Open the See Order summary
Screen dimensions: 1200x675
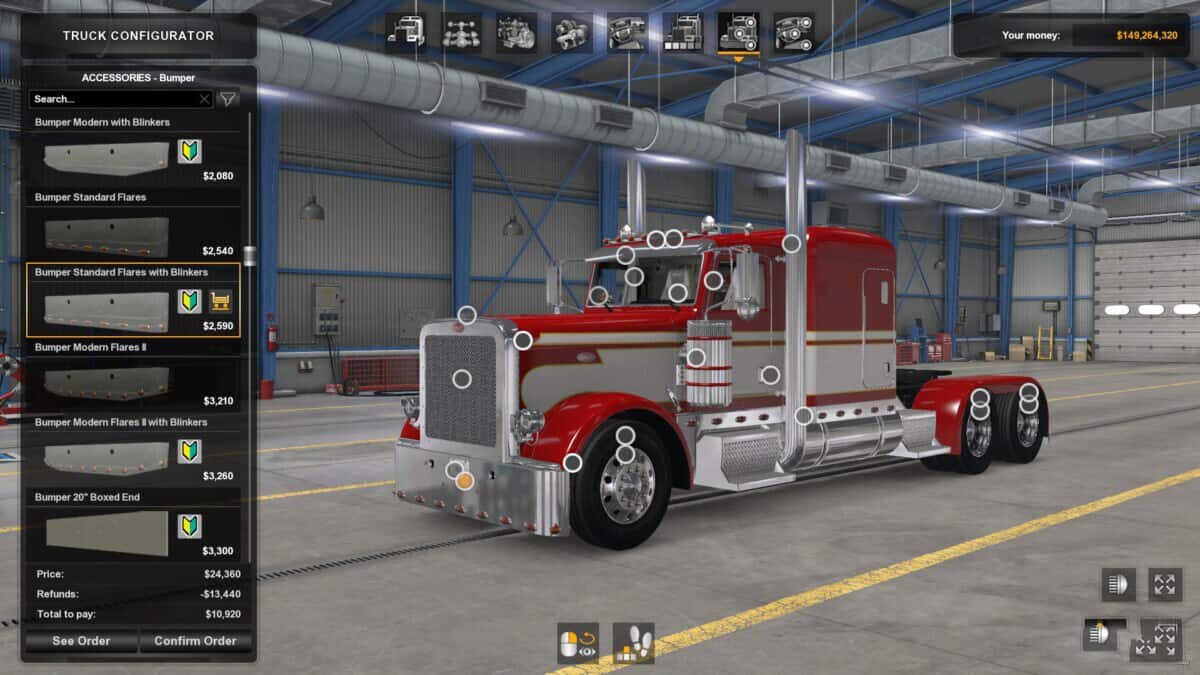81,641
